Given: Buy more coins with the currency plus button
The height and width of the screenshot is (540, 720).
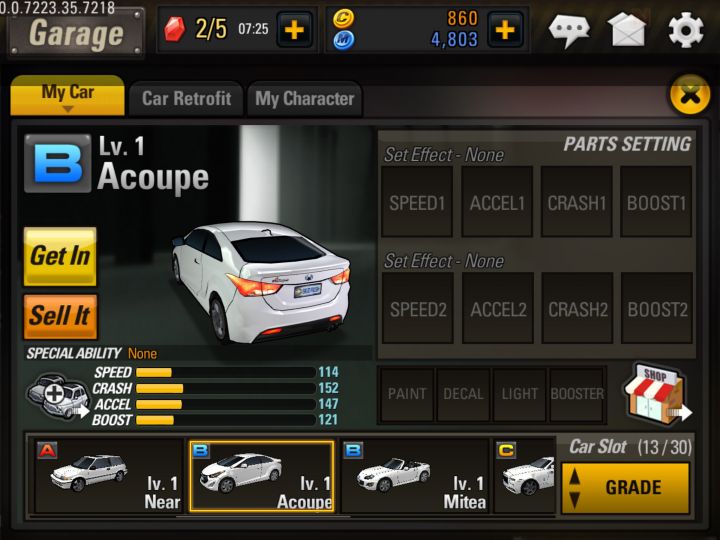Looking at the screenshot, I should click(505, 30).
